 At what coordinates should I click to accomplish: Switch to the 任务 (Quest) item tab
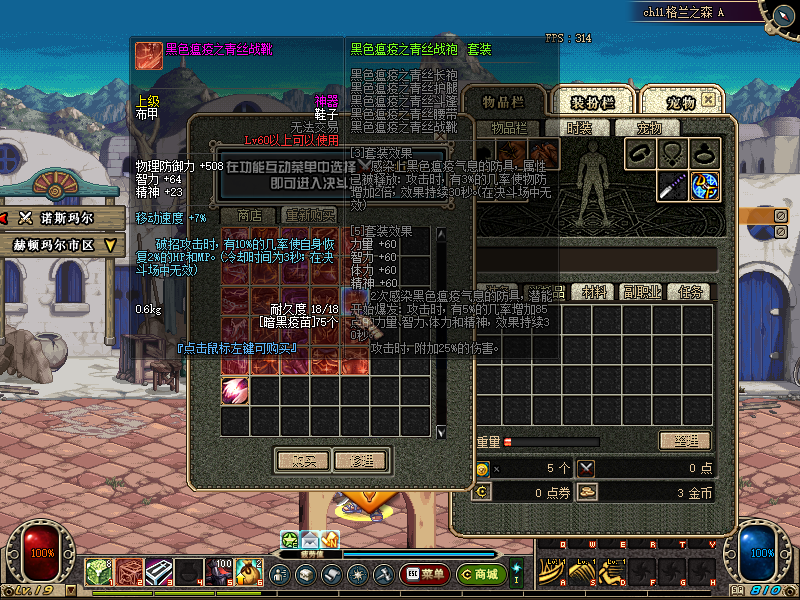click(689, 292)
